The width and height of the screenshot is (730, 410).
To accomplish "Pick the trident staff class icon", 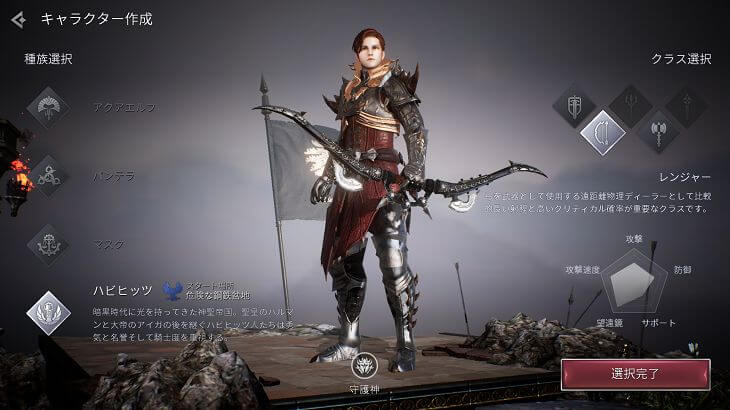I will point(631,104).
